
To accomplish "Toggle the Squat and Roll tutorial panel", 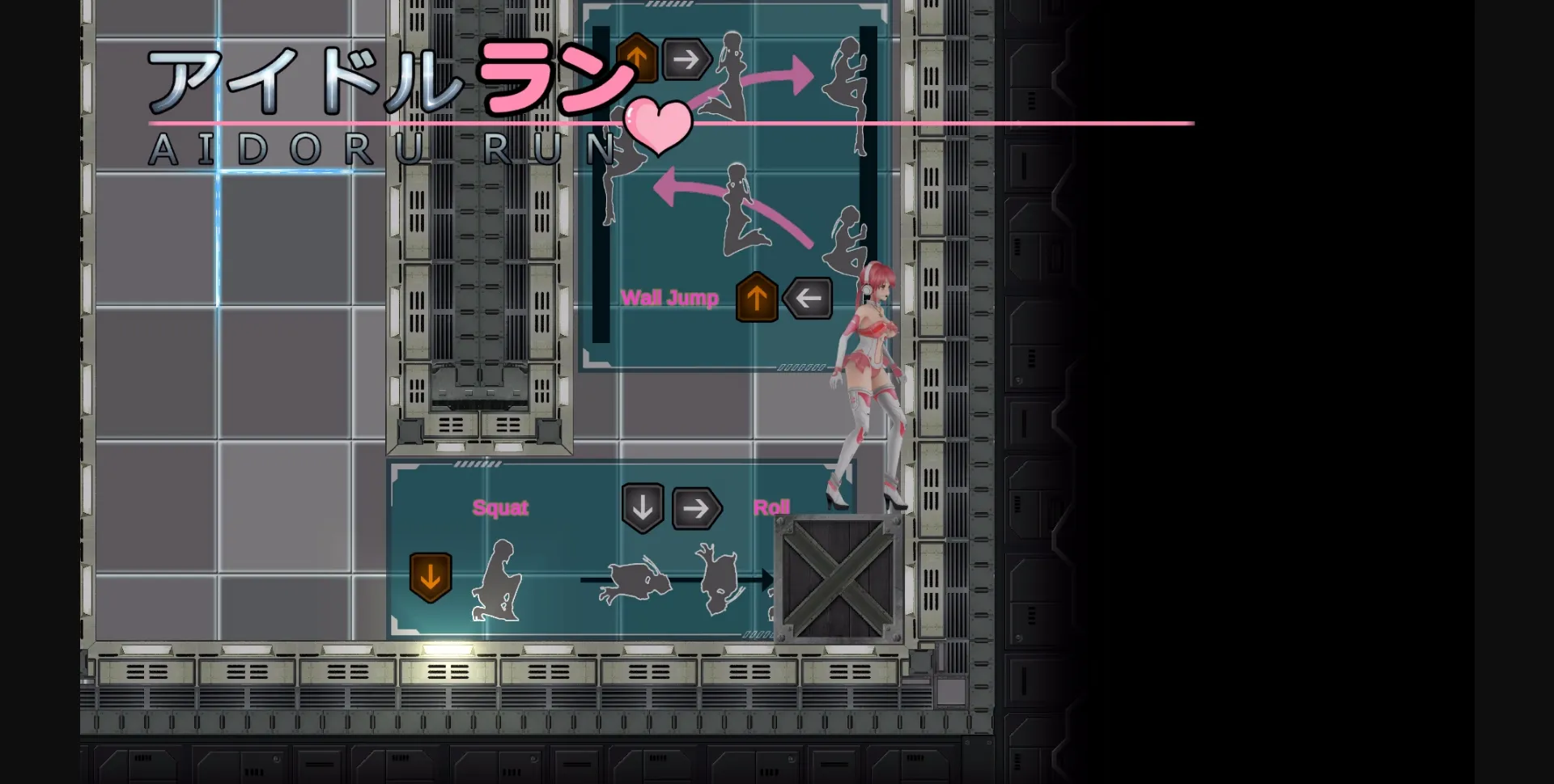I will (x=567, y=550).
